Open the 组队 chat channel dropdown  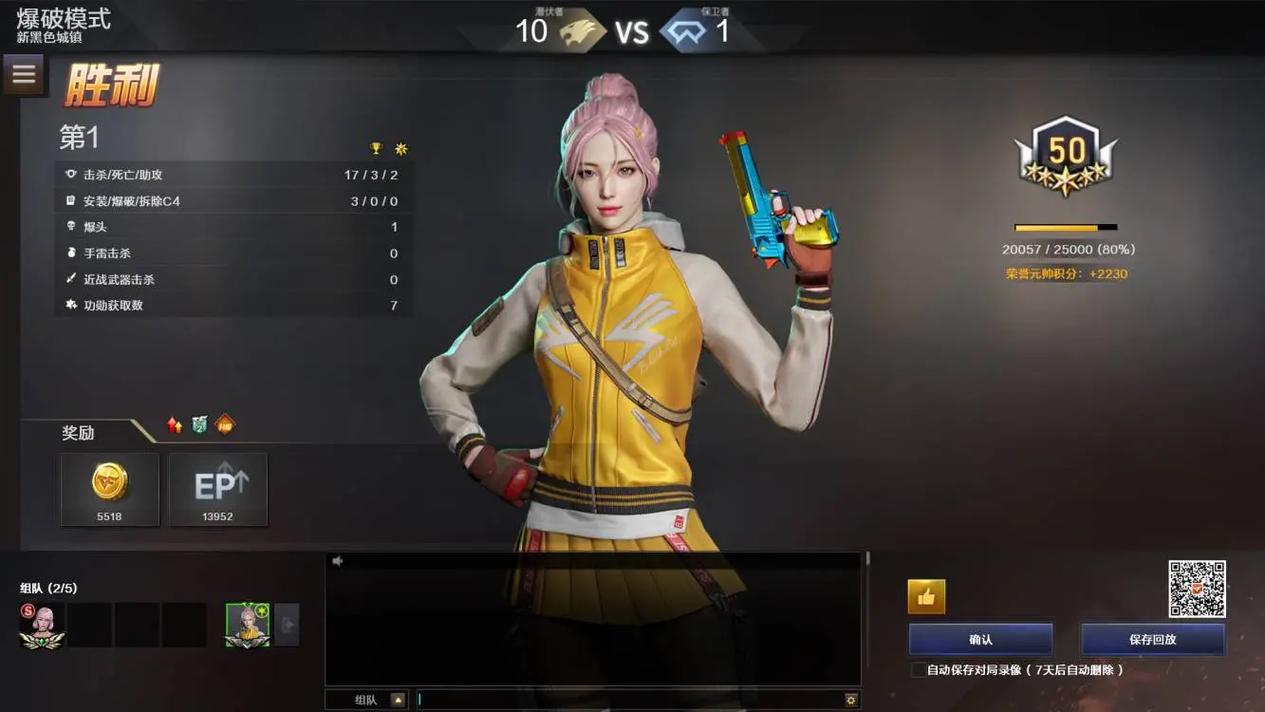(398, 700)
